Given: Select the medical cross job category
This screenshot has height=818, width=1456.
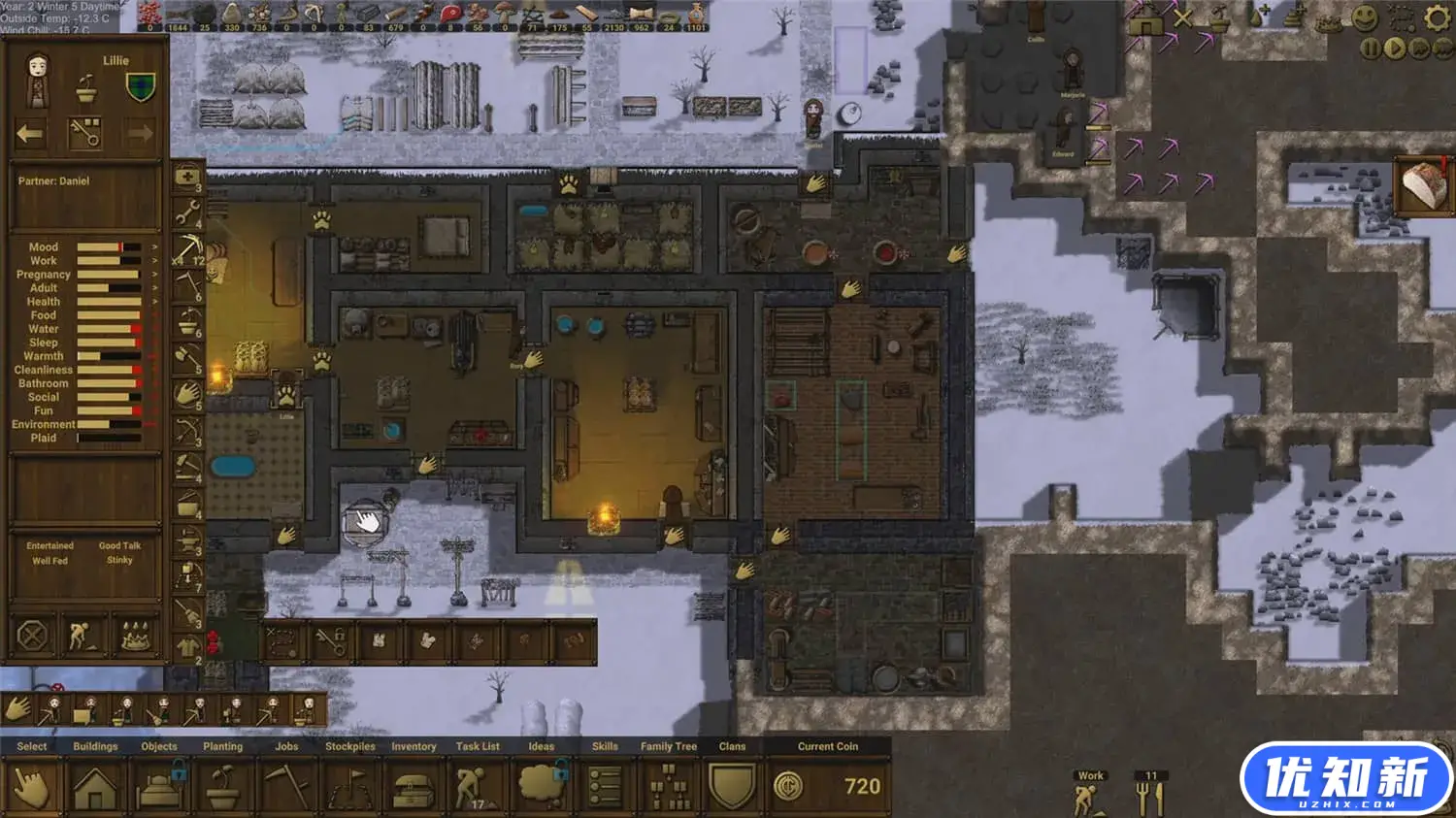Looking at the screenshot, I should click(x=186, y=178).
